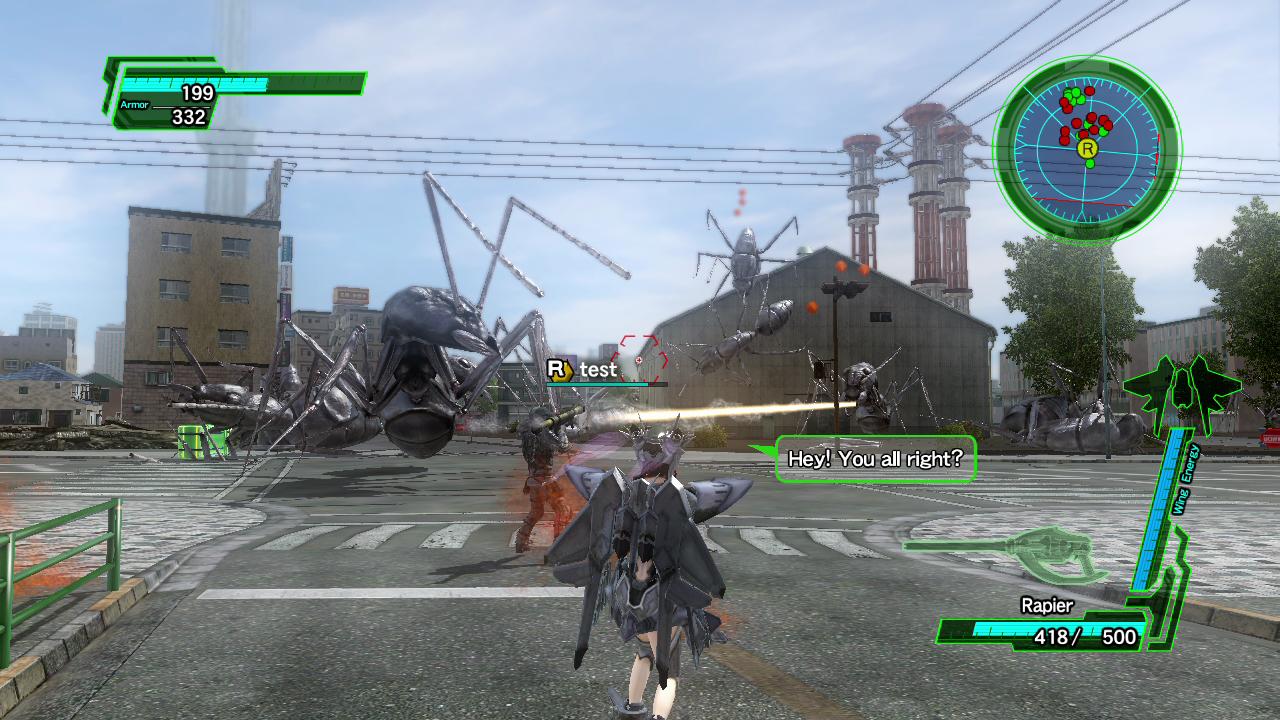The height and width of the screenshot is (720, 1280).
Task: Click the circular radar minimap
Action: [1087, 150]
